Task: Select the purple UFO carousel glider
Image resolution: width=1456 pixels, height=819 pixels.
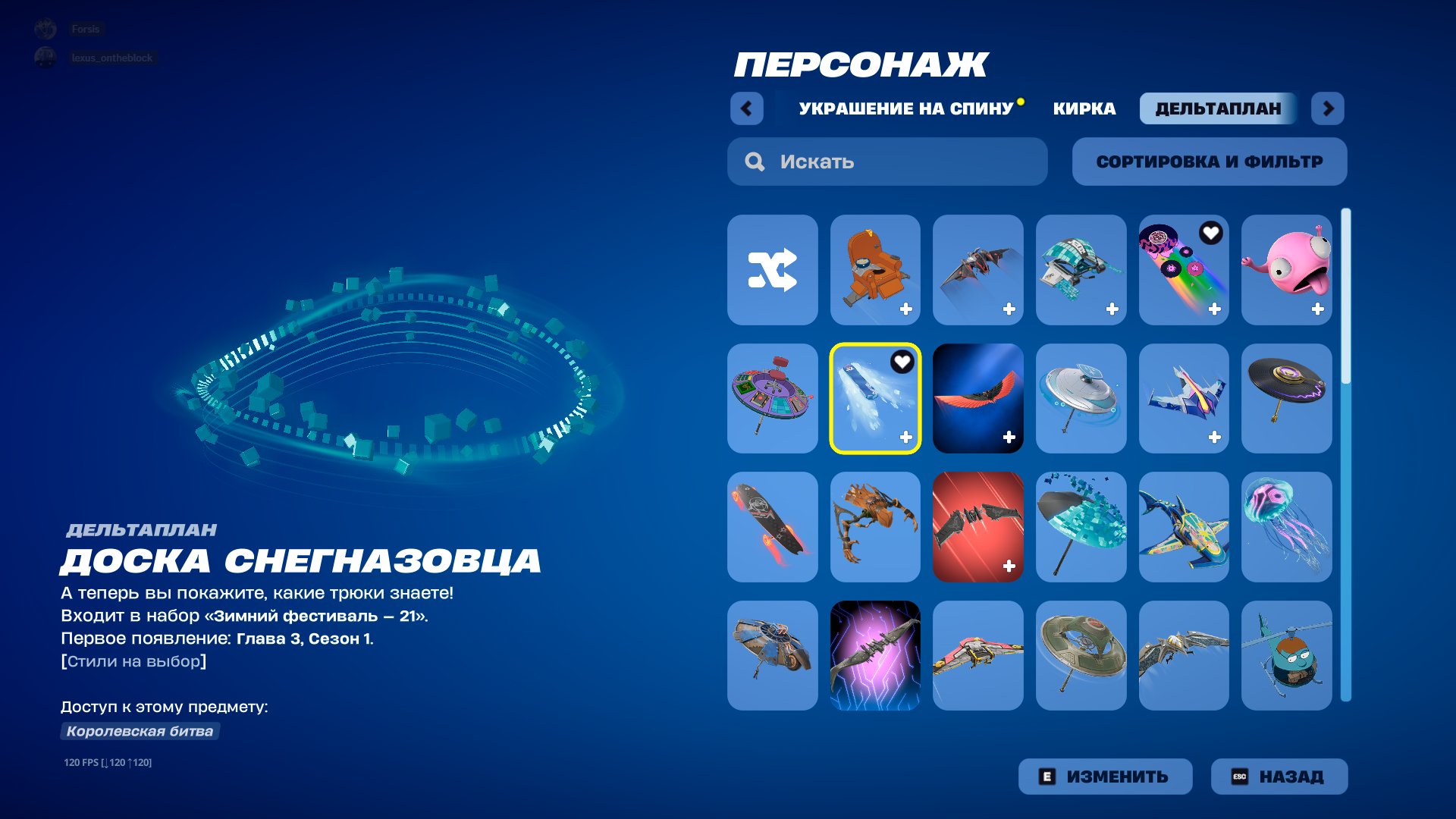Action: click(x=772, y=398)
